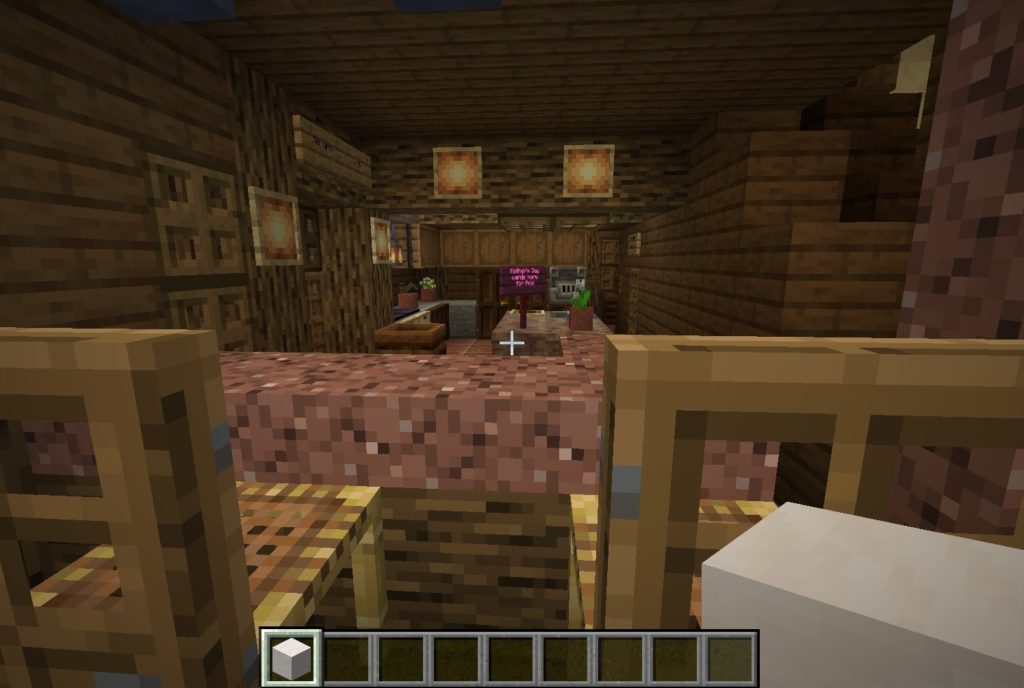Select the white block hotbar slot
The image size is (1024, 688).
point(291,658)
